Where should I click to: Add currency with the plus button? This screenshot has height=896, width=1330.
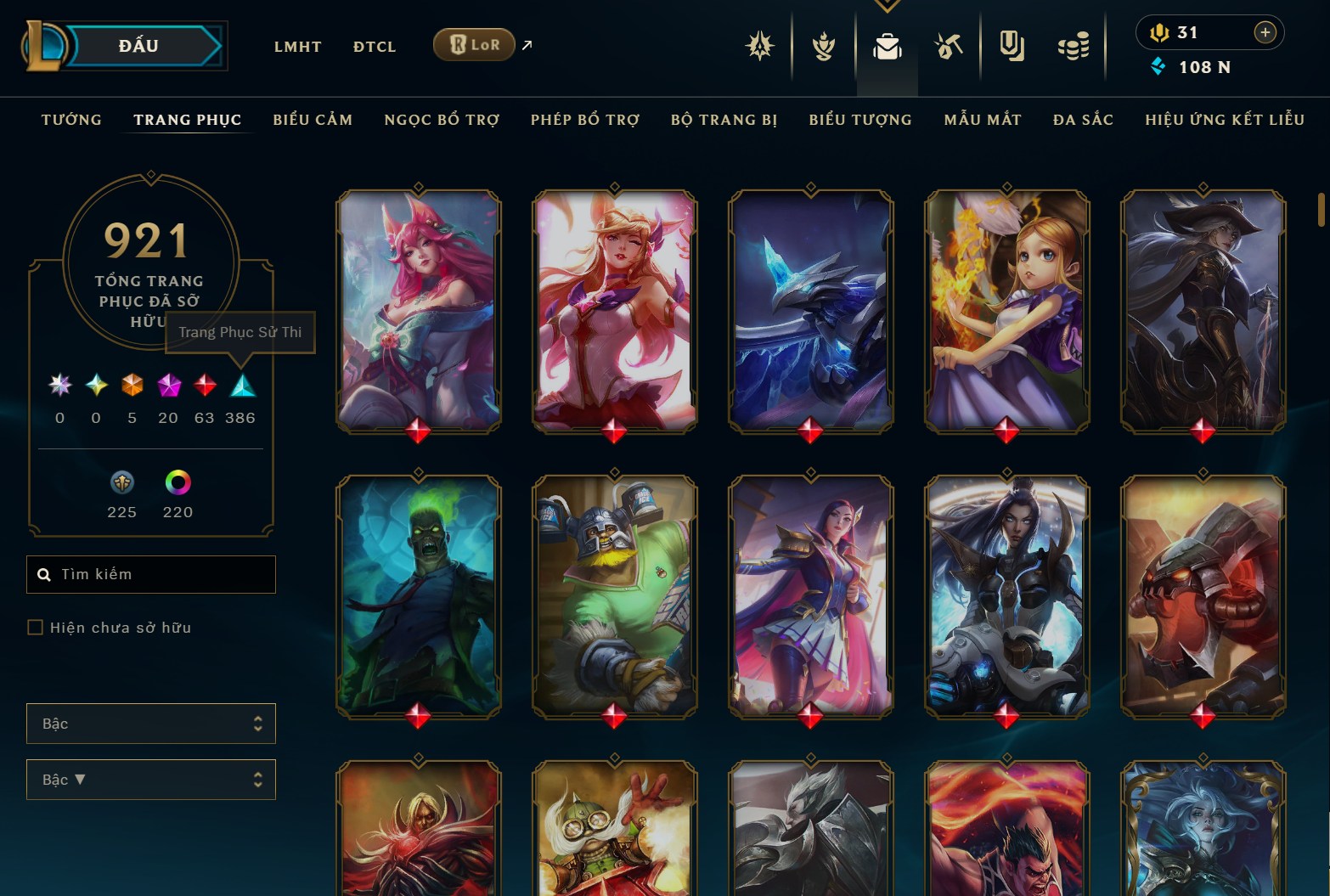tap(1265, 32)
